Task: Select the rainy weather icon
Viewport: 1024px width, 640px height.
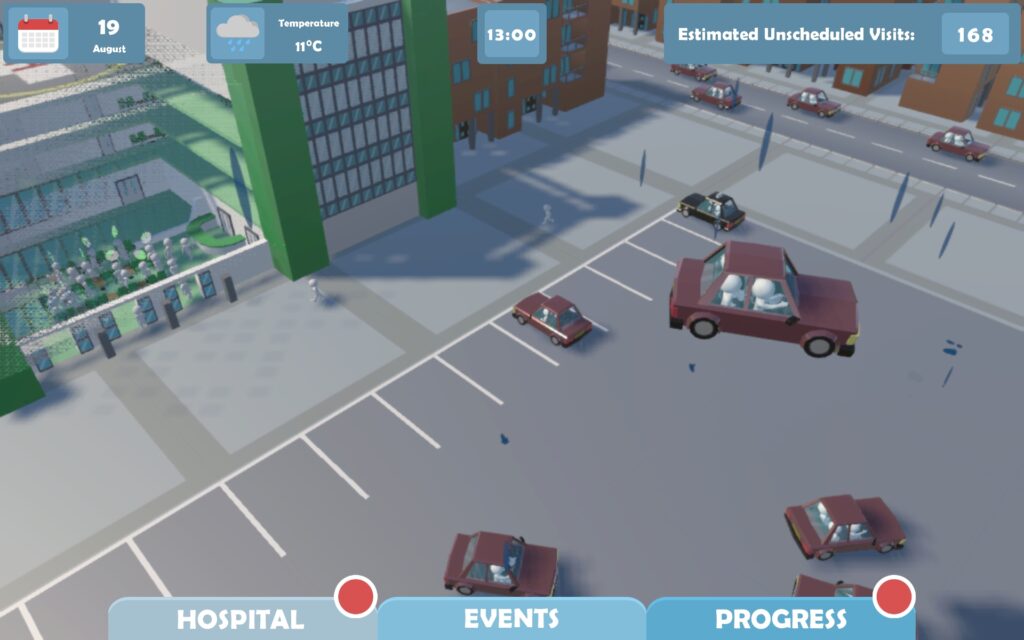Action: click(238, 33)
